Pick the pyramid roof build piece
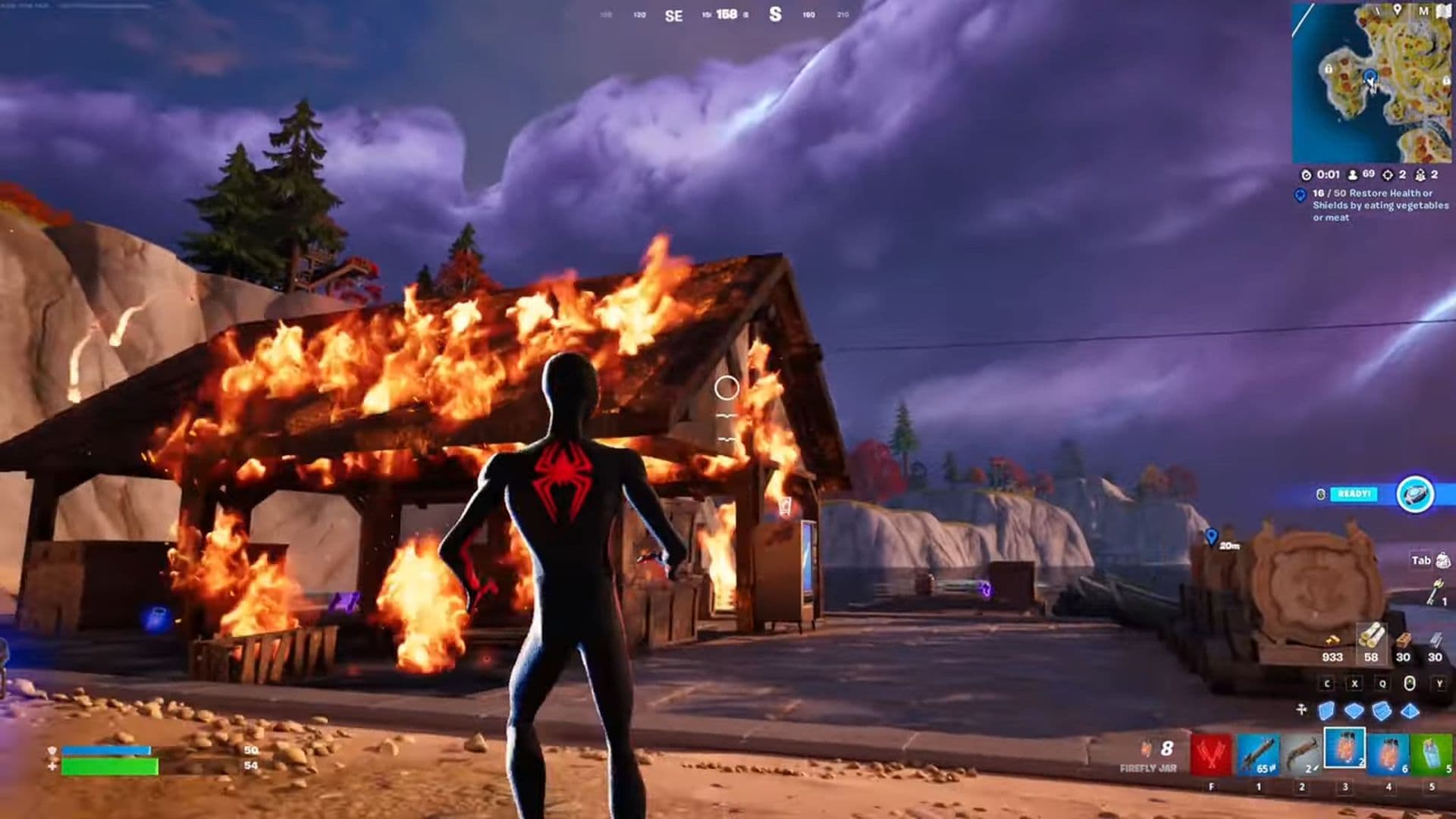 point(1410,711)
